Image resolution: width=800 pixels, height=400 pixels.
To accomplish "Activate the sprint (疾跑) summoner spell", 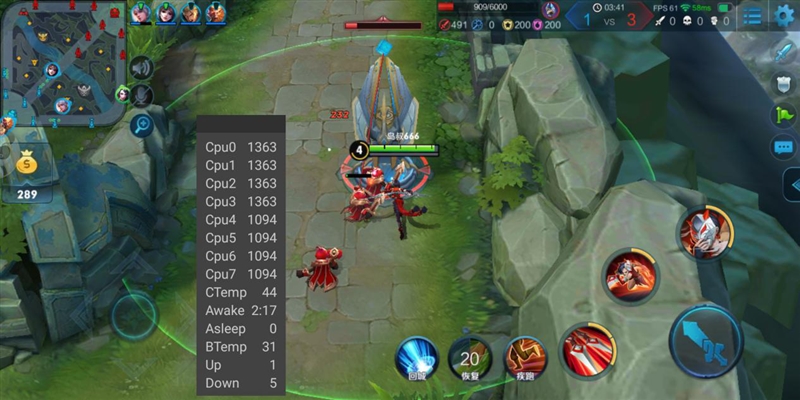I will pyautogui.click(x=525, y=358).
